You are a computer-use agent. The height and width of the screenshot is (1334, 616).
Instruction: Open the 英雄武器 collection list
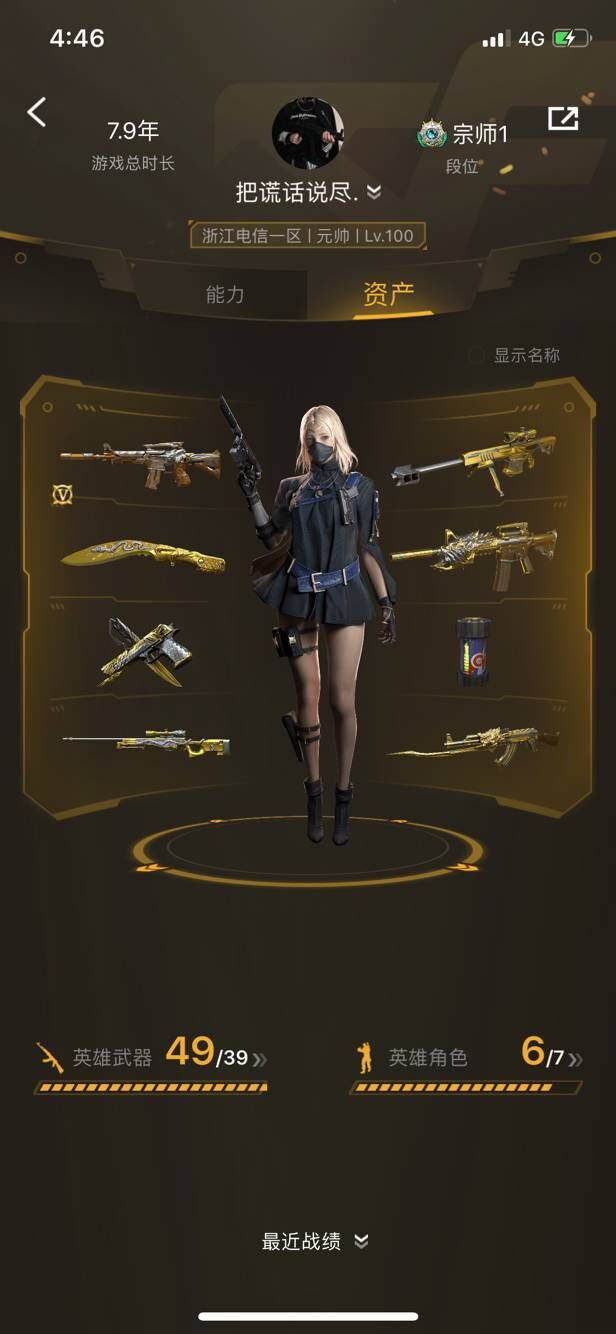[151, 1057]
